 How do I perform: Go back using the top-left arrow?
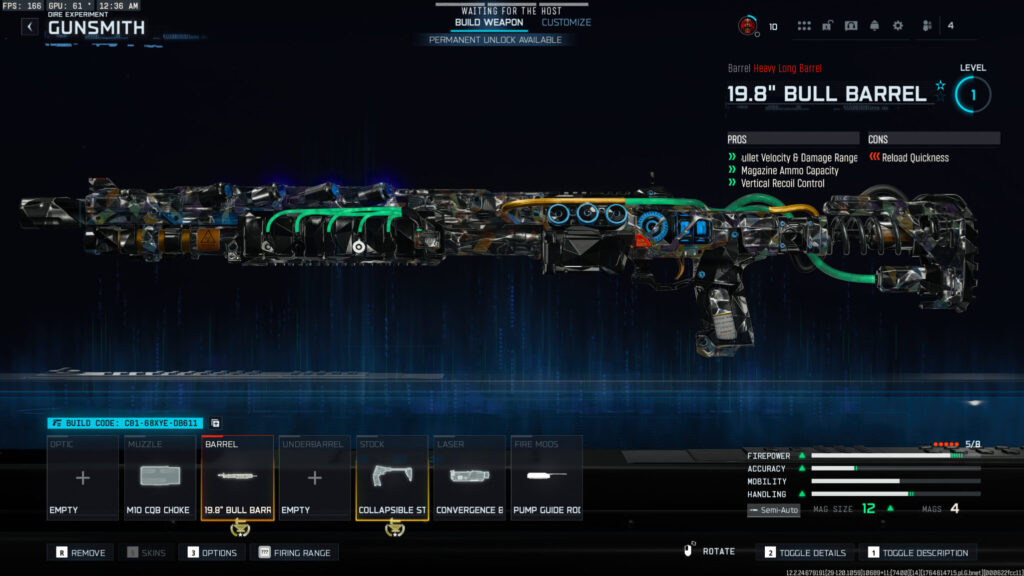(x=29, y=27)
